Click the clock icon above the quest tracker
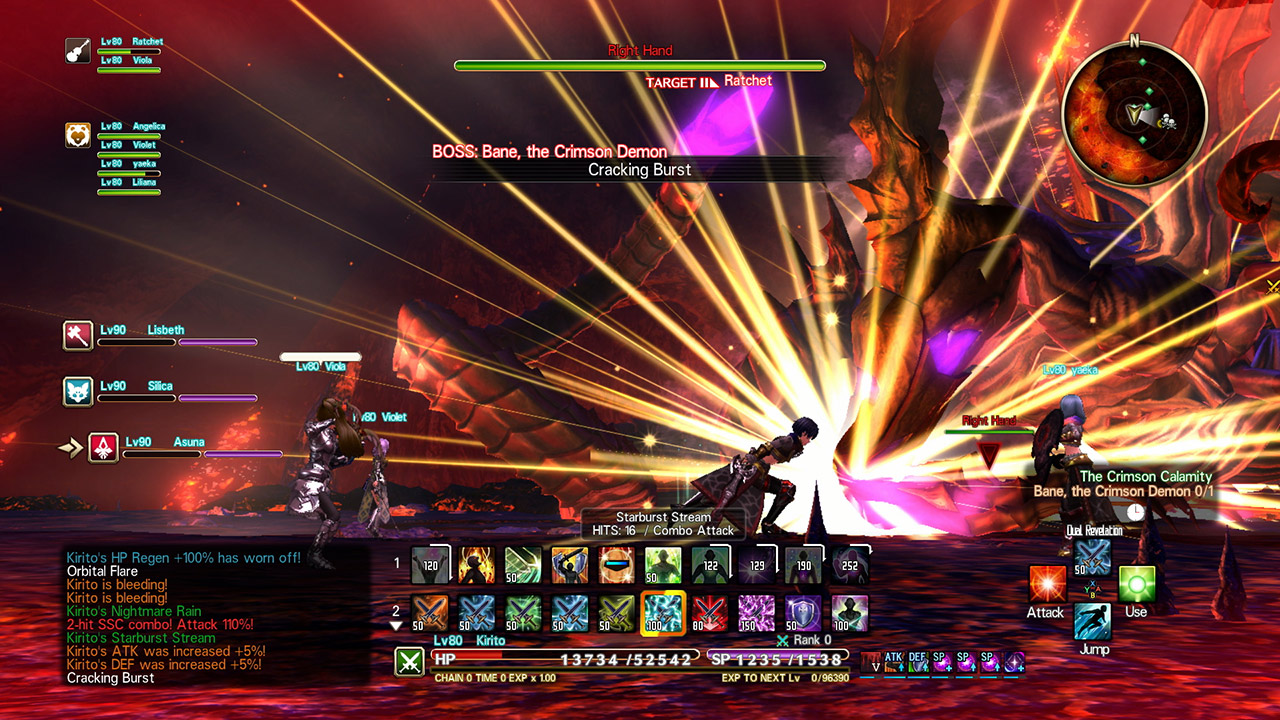 click(x=1136, y=510)
